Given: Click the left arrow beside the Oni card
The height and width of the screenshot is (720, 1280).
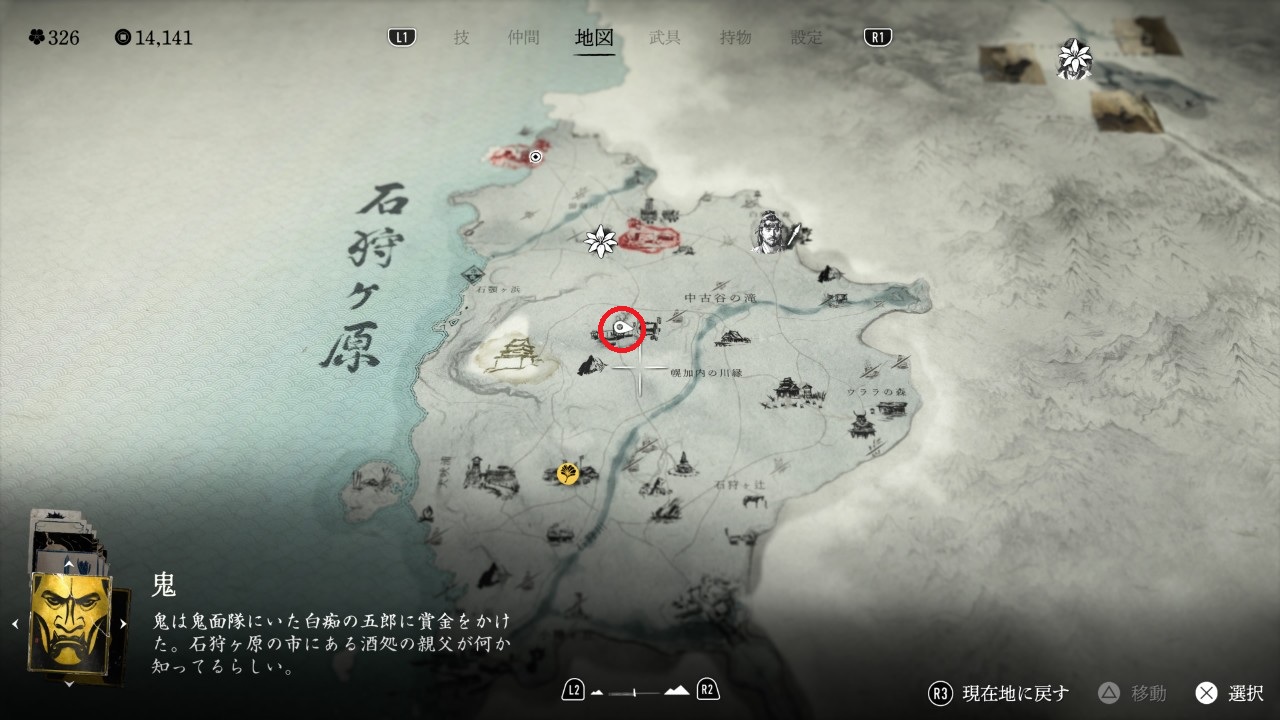Looking at the screenshot, I should tap(15, 624).
